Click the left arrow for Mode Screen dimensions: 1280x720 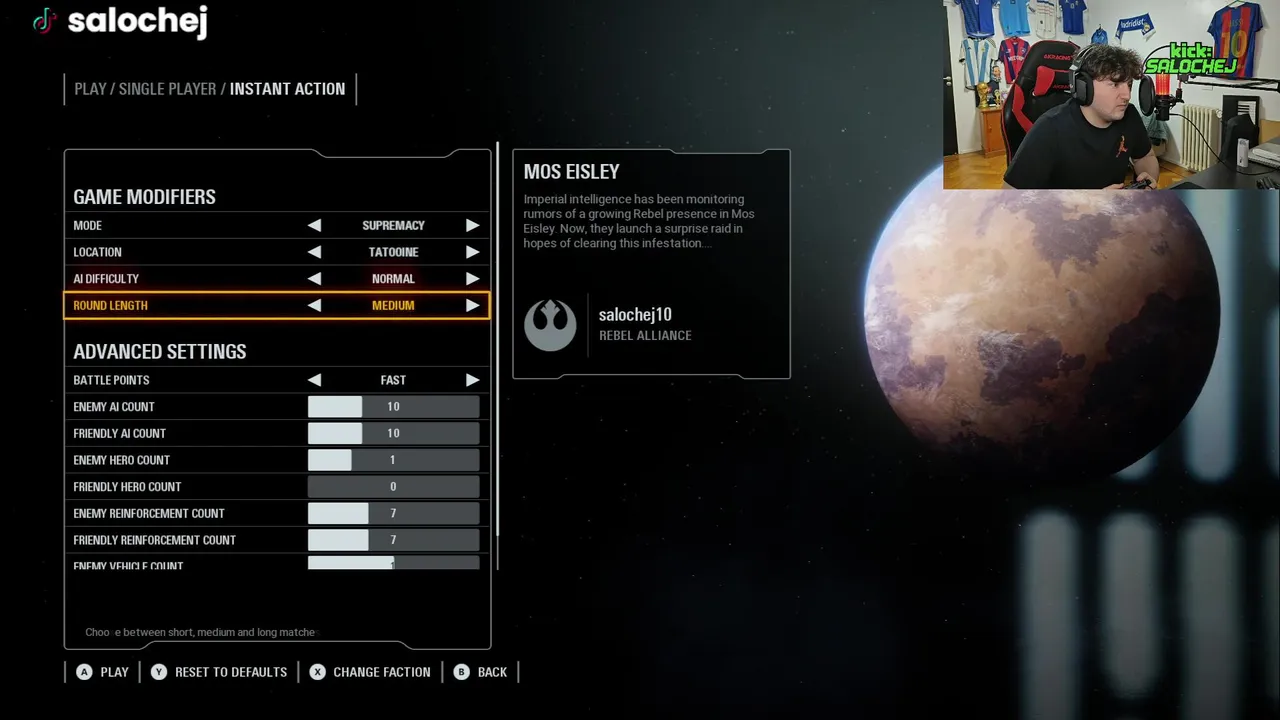click(x=314, y=226)
